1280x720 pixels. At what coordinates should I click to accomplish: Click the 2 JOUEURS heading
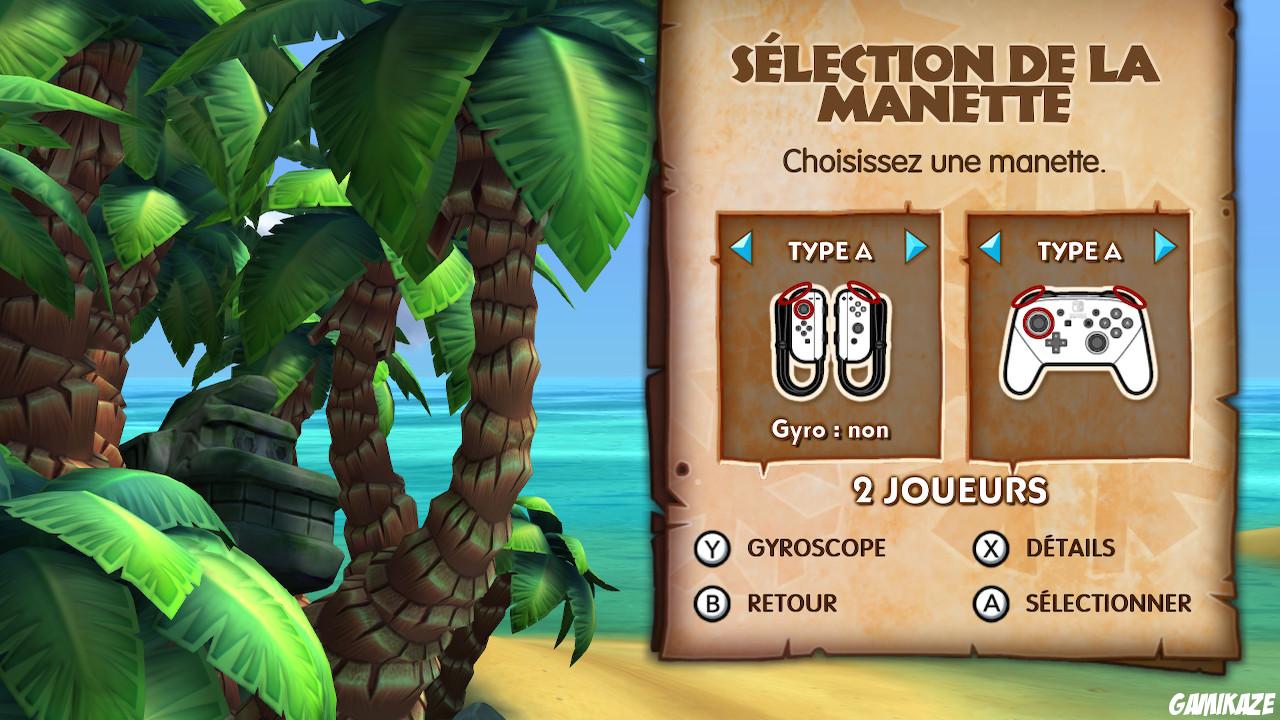[x=948, y=490]
